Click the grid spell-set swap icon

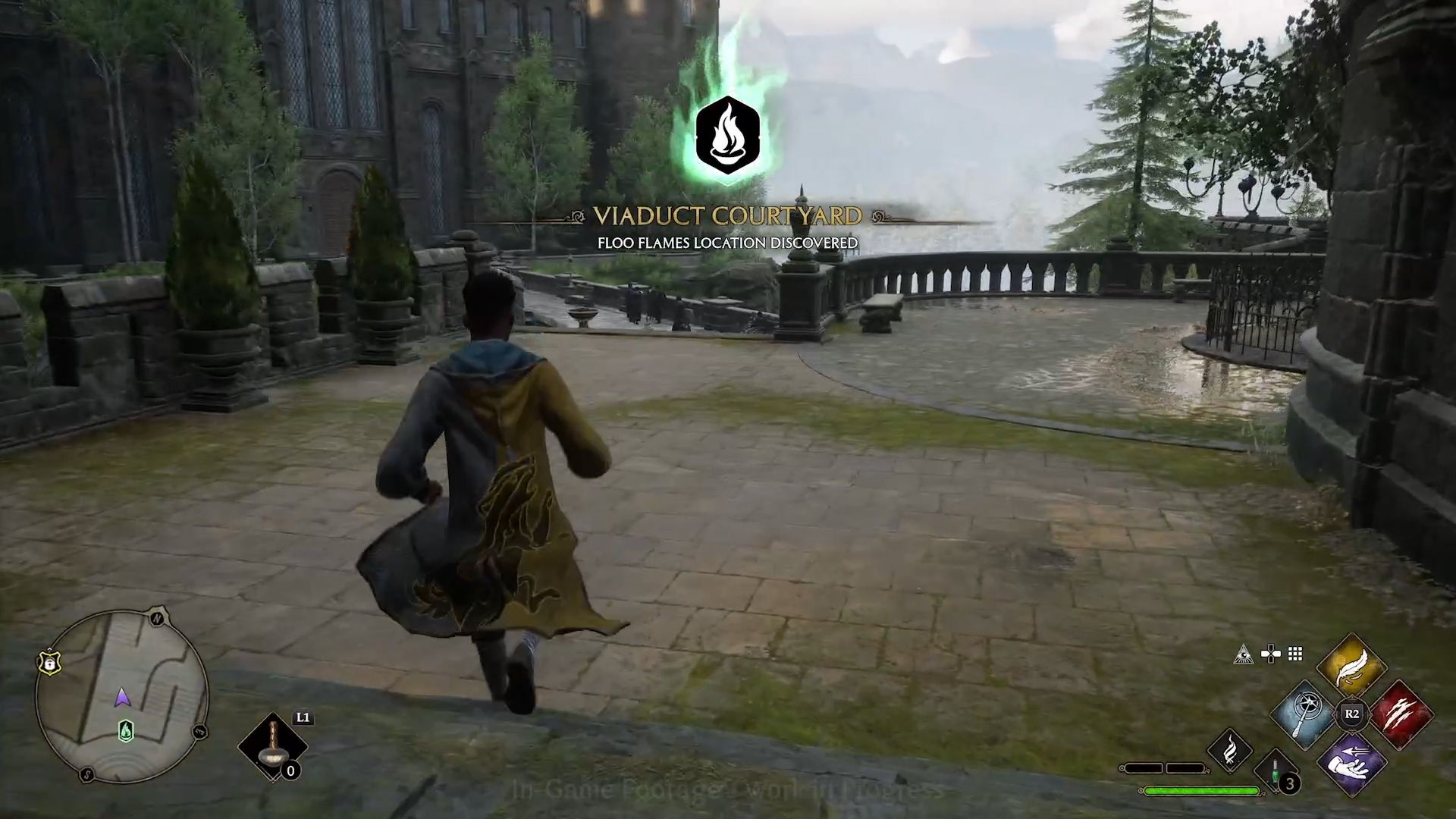pyautogui.click(x=1294, y=654)
